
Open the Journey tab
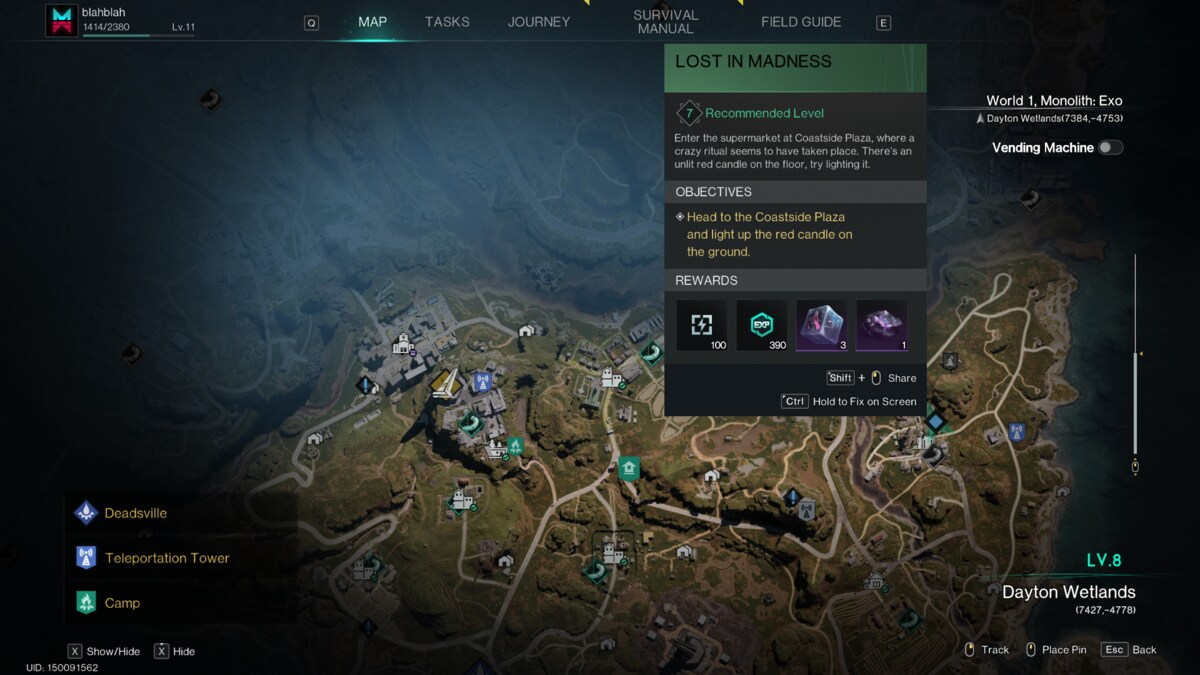[x=538, y=22]
